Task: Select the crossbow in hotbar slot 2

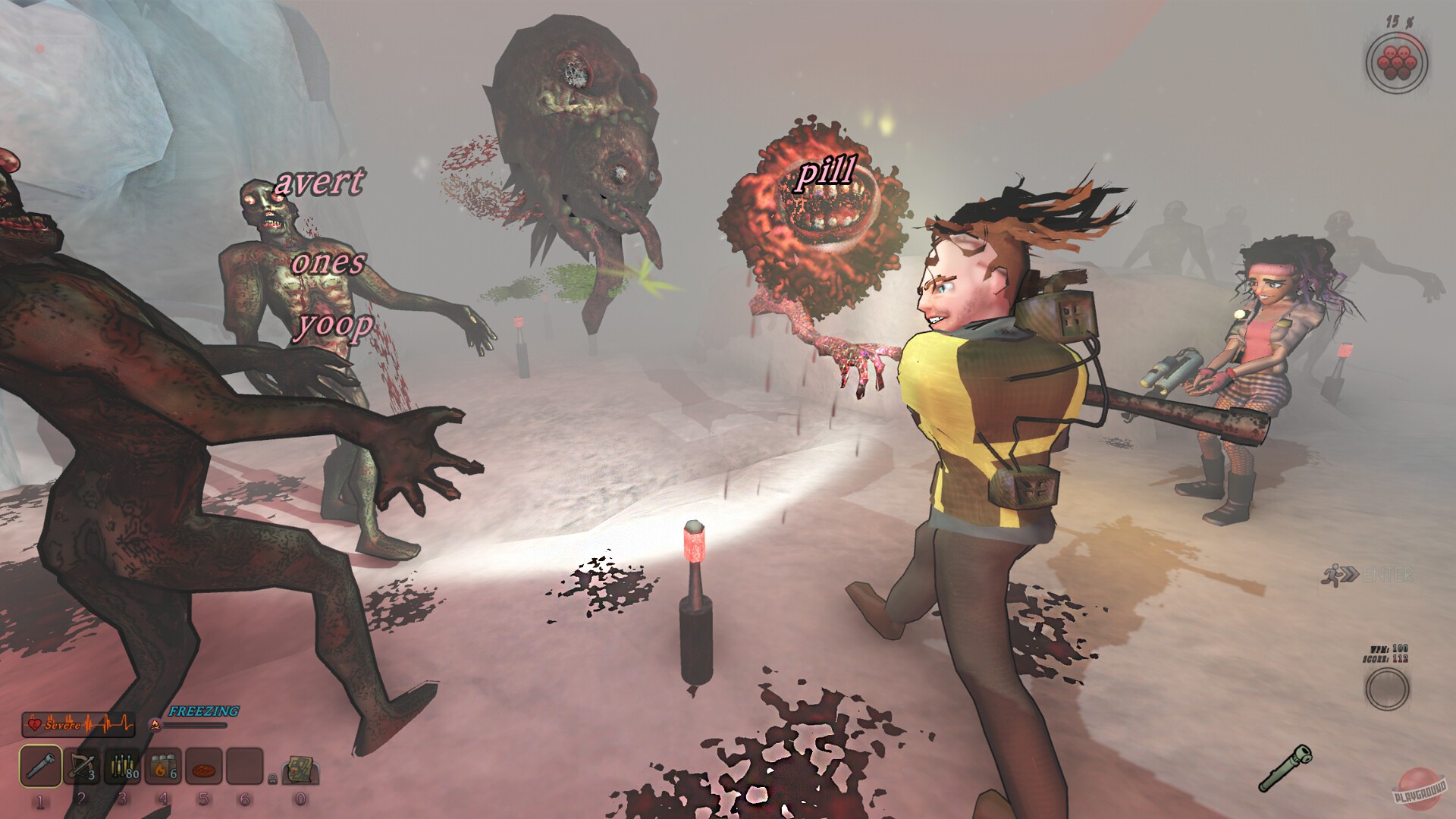Action: 82,766
